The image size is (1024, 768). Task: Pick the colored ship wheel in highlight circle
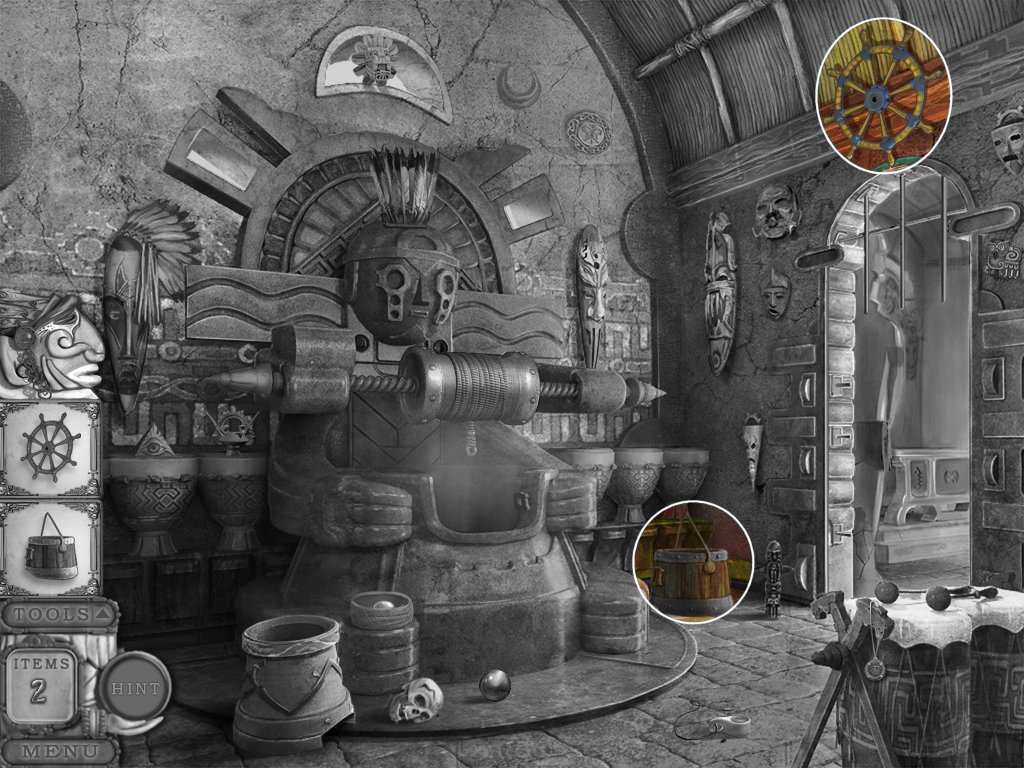[x=881, y=97]
